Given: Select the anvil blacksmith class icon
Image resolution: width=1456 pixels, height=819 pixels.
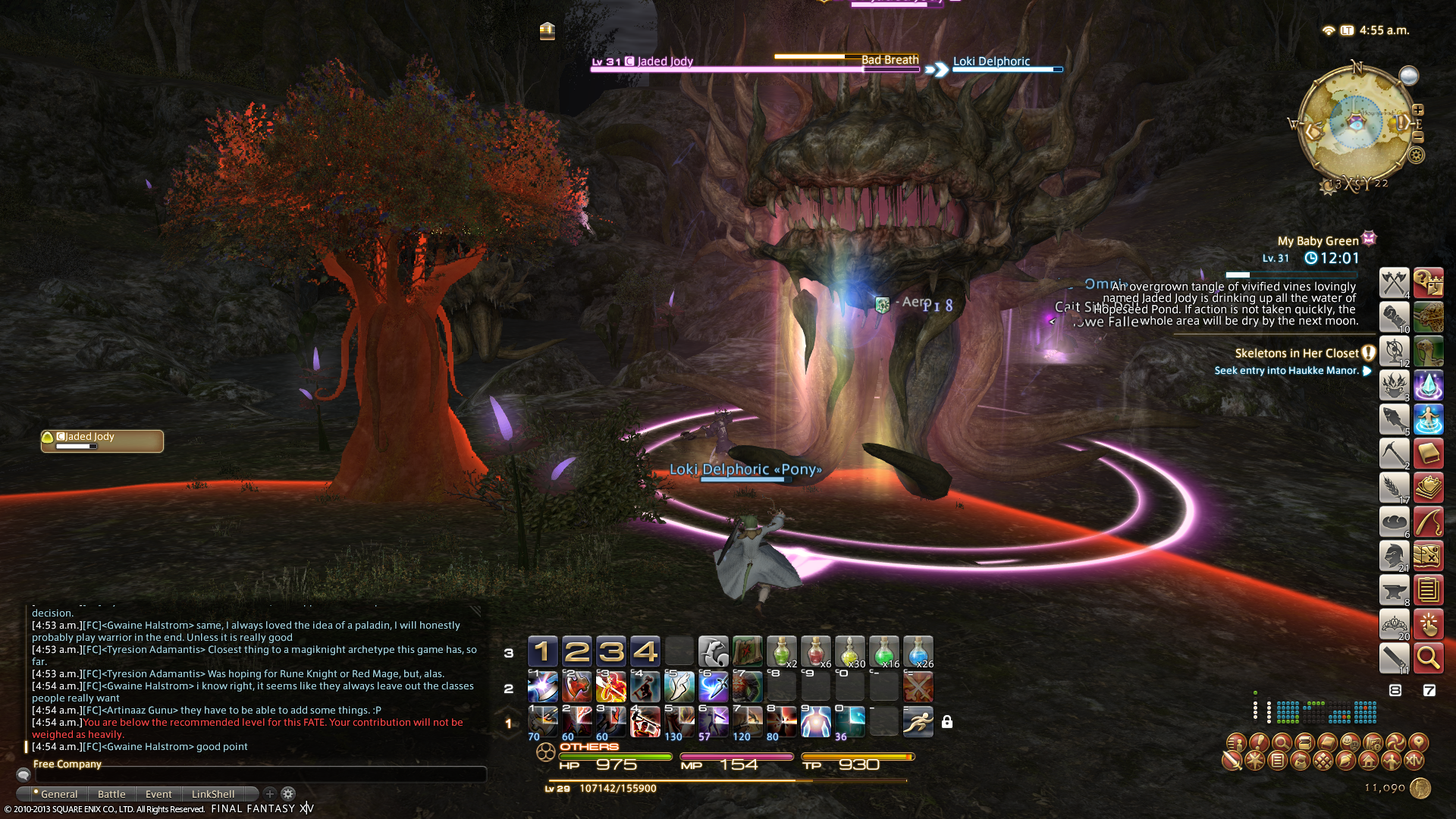Looking at the screenshot, I should pyautogui.click(x=1394, y=590).
